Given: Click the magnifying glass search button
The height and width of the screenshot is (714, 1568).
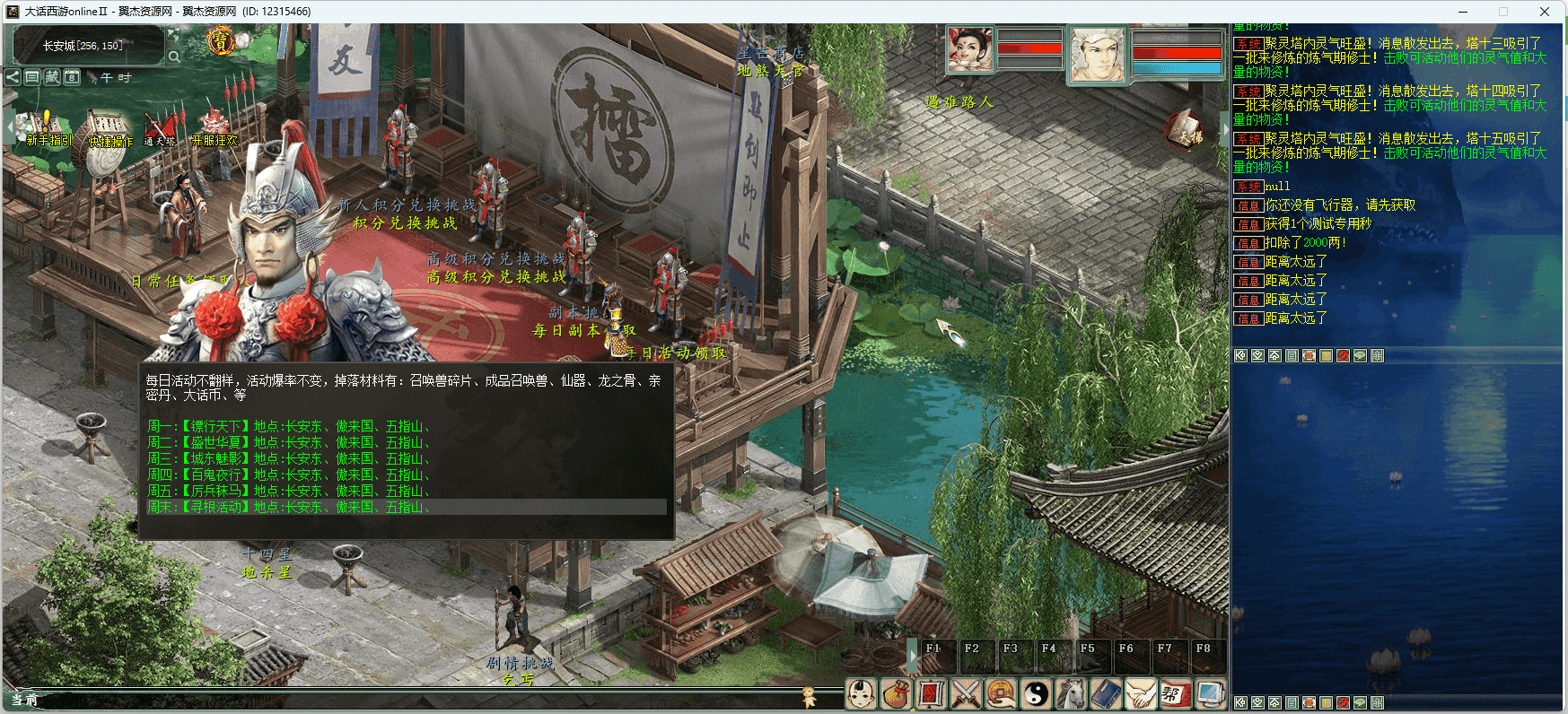Looking at the screenshot, I should pyautogui.click(x=174, y=57).
